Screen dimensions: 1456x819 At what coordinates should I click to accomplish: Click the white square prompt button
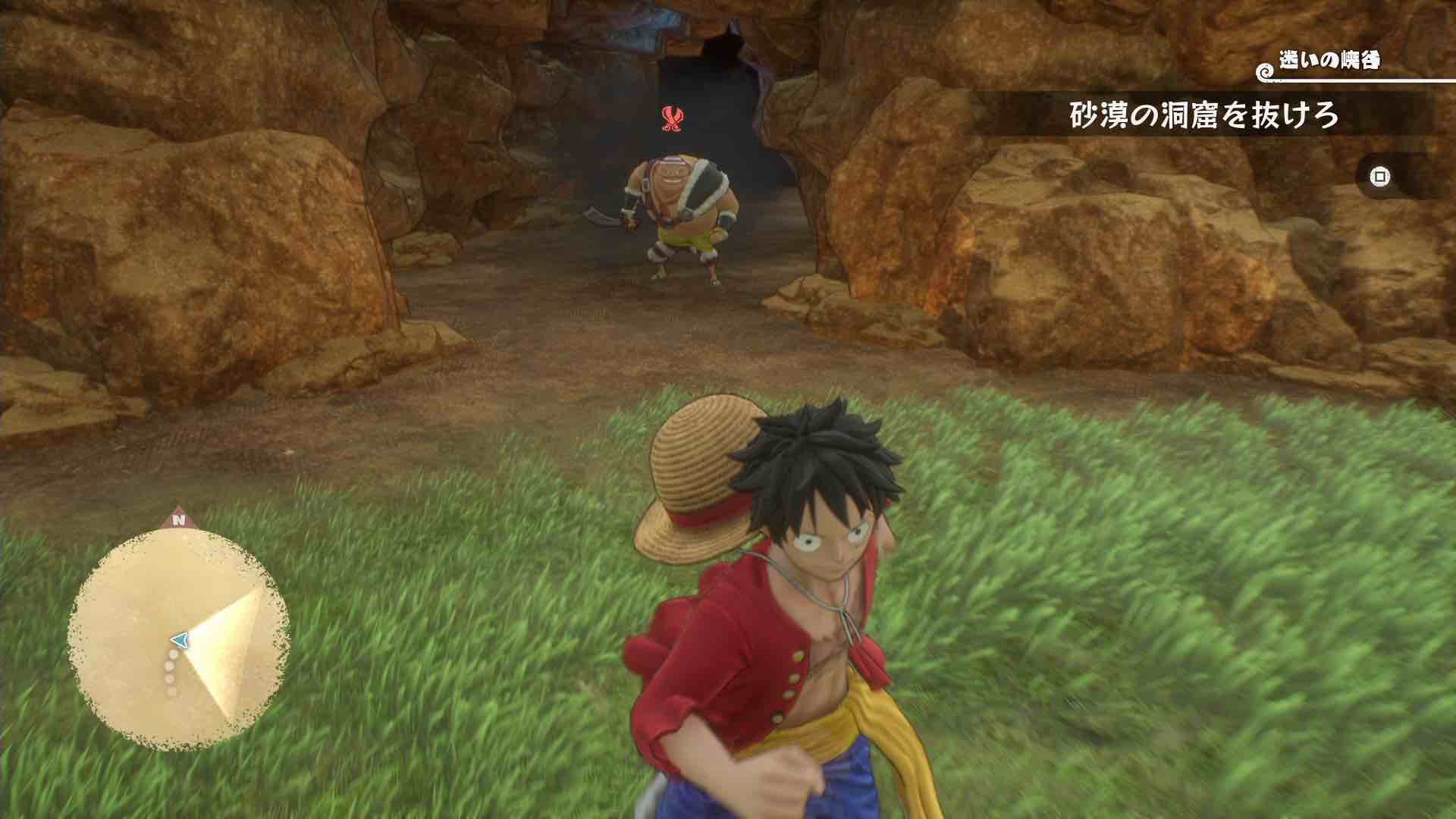1380,176
